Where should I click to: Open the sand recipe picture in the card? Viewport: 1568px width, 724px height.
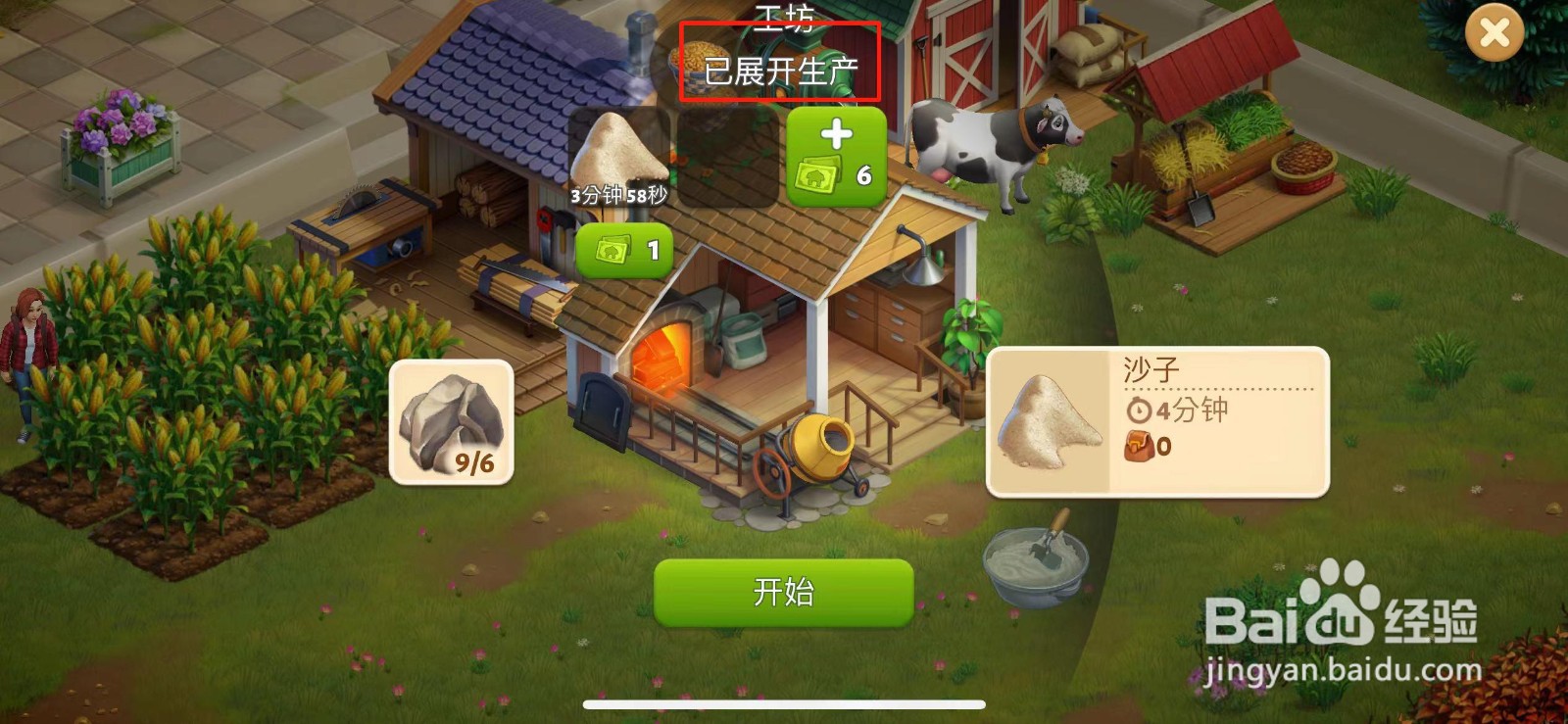(x=1051, y=421)
